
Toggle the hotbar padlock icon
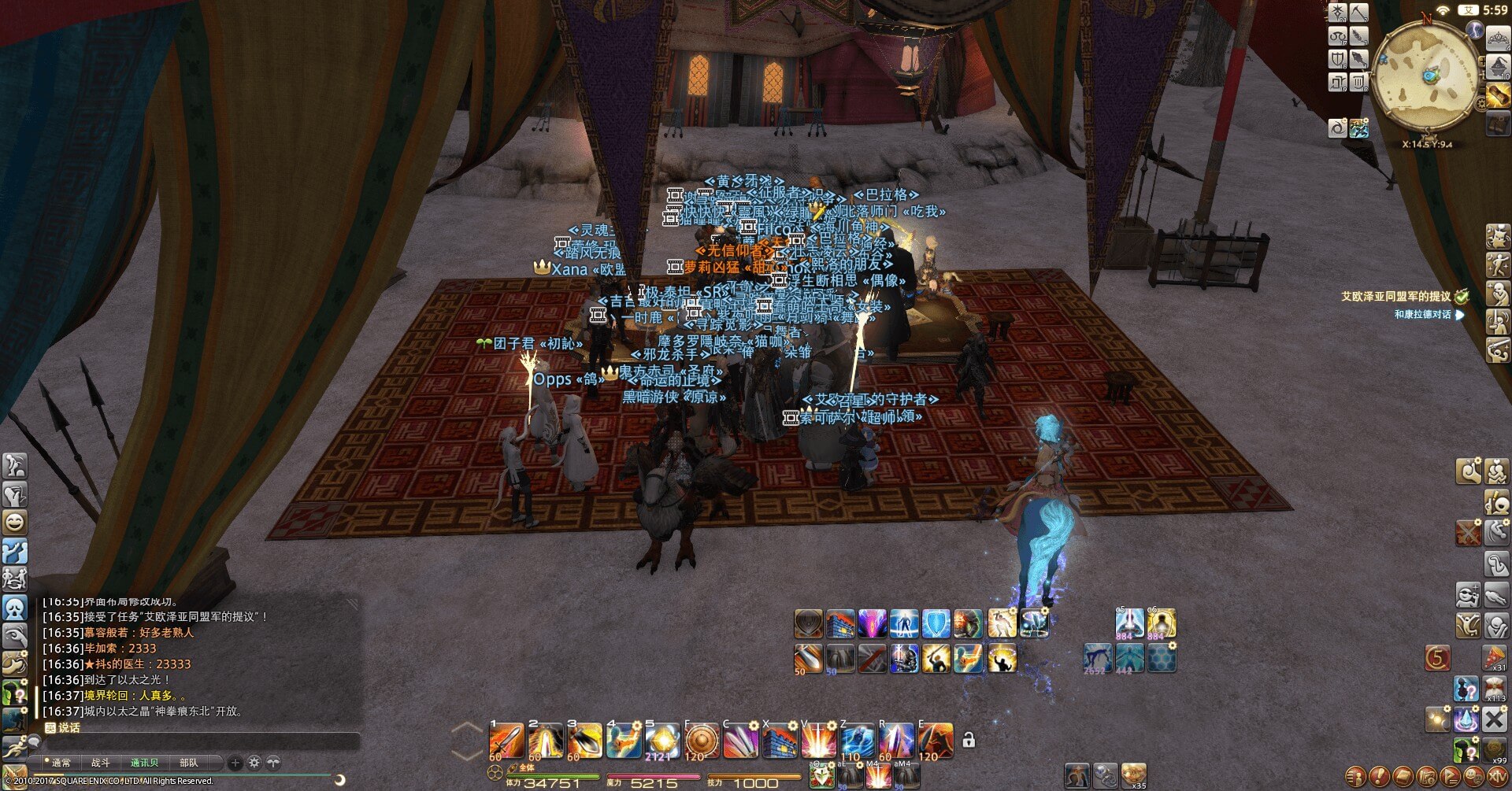(969, 740)
